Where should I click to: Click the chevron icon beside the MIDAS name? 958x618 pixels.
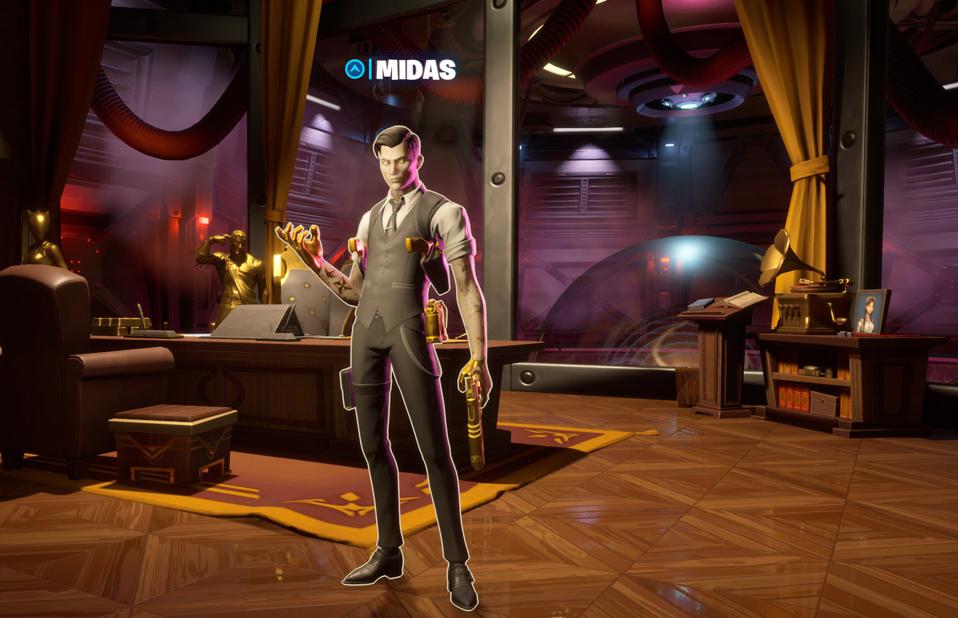point(354,69)
